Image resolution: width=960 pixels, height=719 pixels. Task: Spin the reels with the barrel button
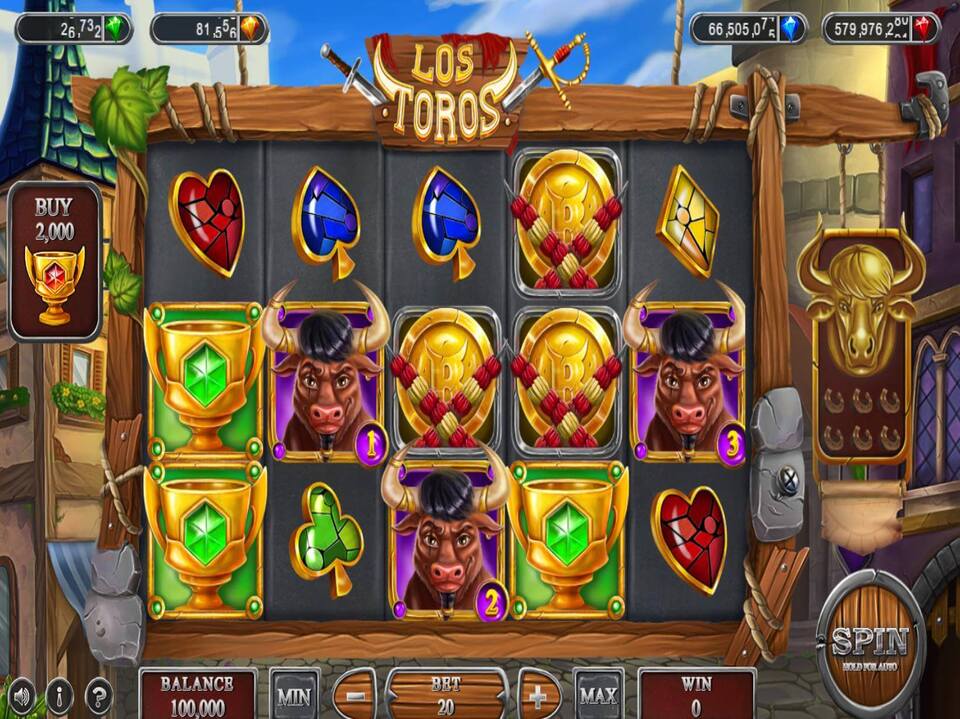(870, 641)
